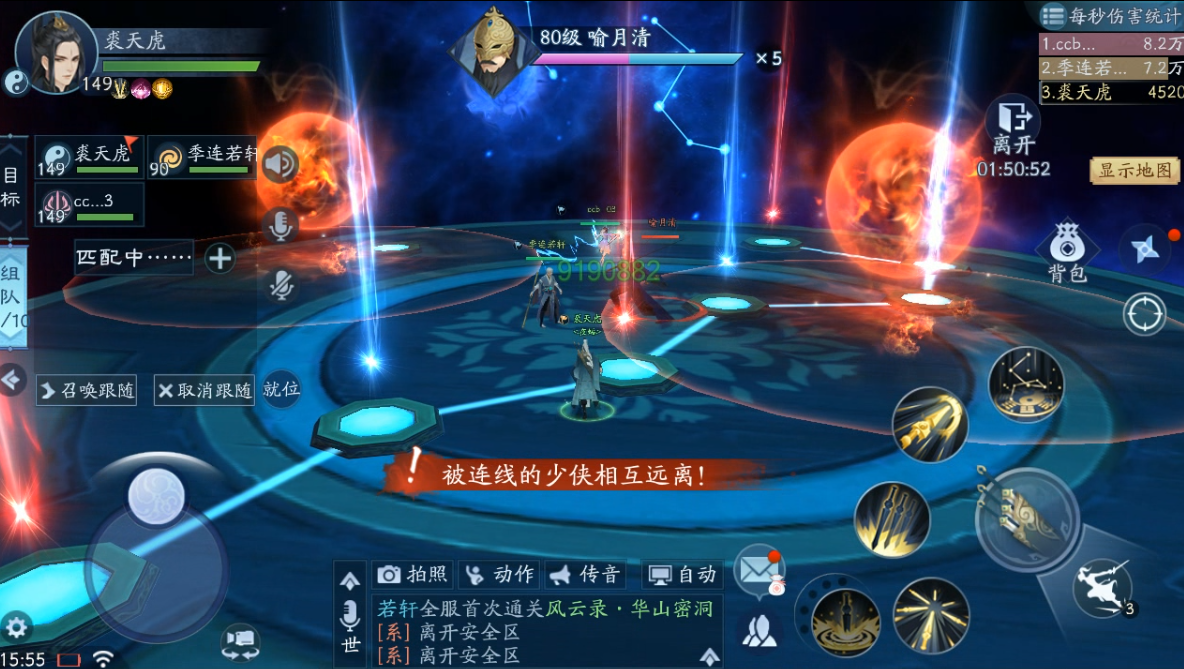The width and height of the screenshot is (1184, 669).
Task: Select party member 季连若轩
Action: pos(203,157)
